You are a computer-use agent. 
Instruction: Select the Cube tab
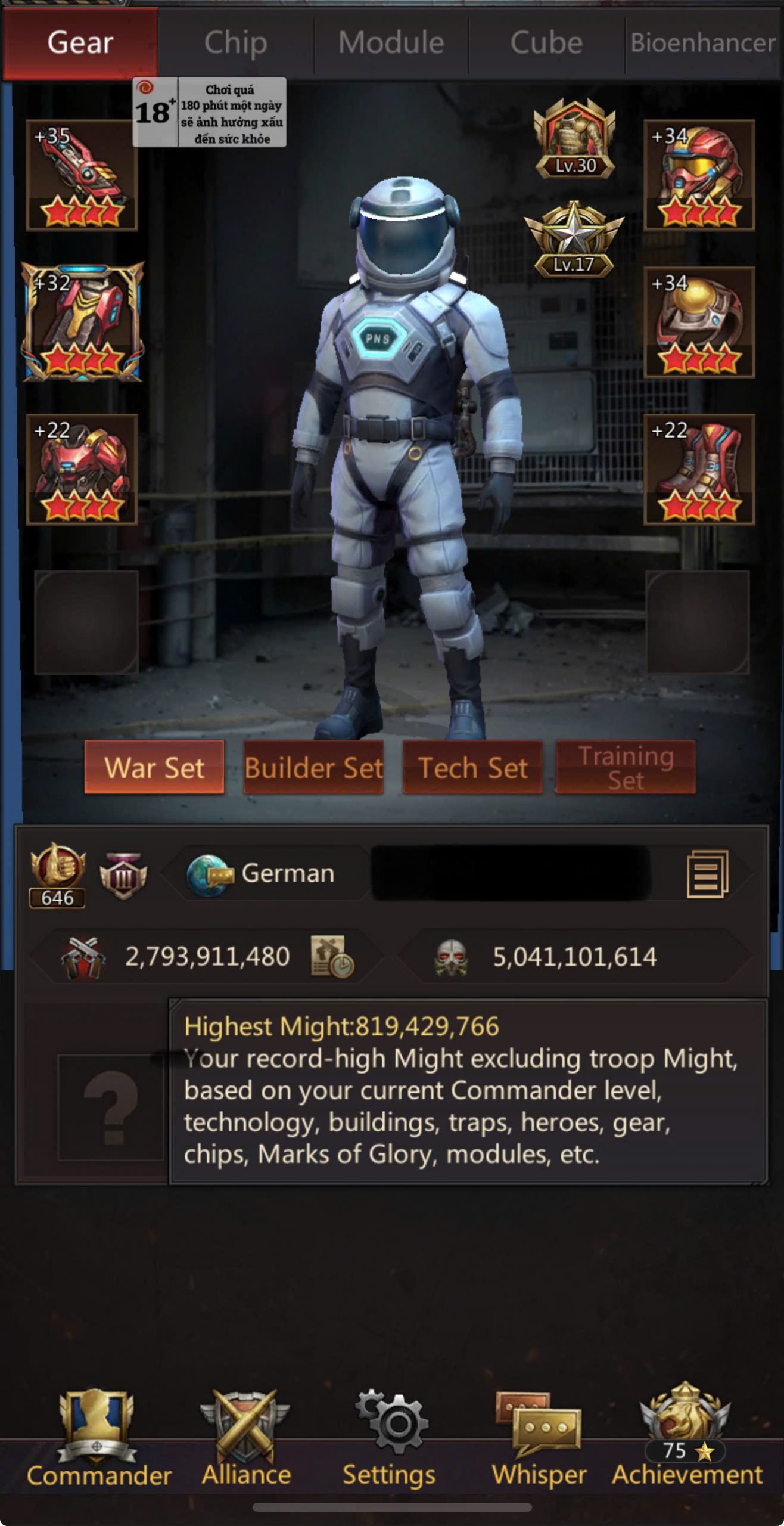point(546,43)
